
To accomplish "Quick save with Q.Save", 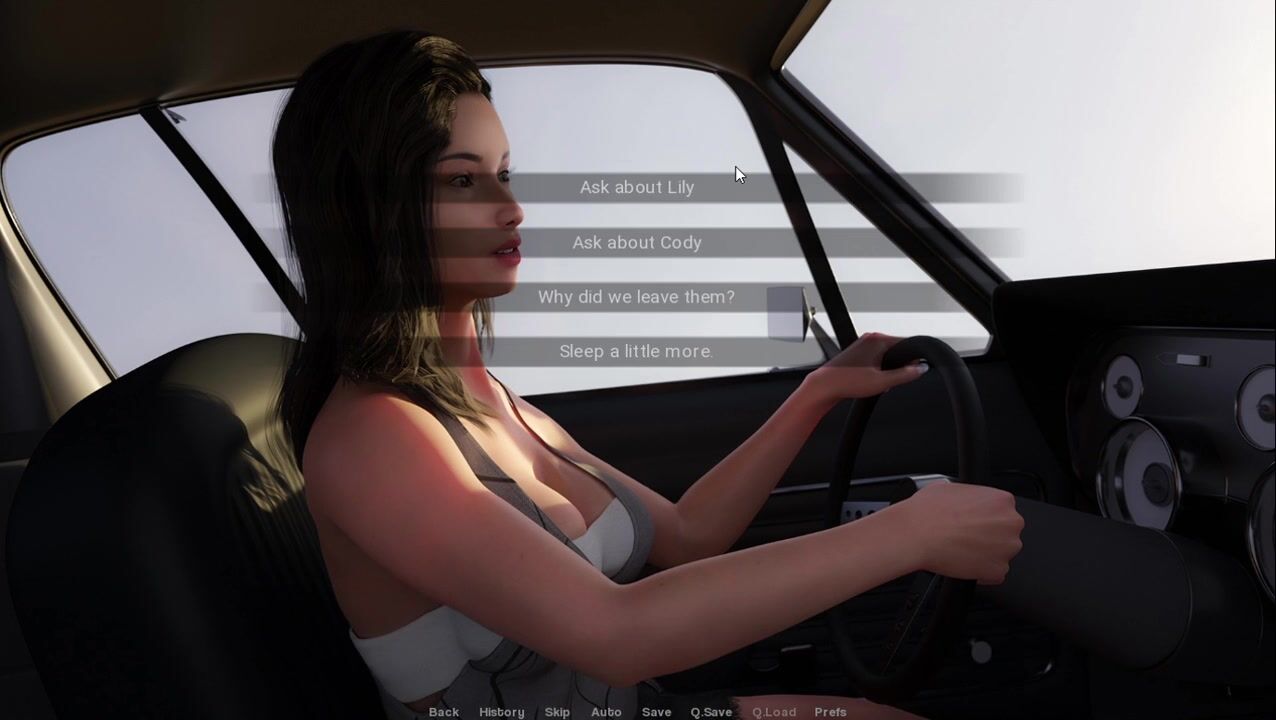I will 711,712.
